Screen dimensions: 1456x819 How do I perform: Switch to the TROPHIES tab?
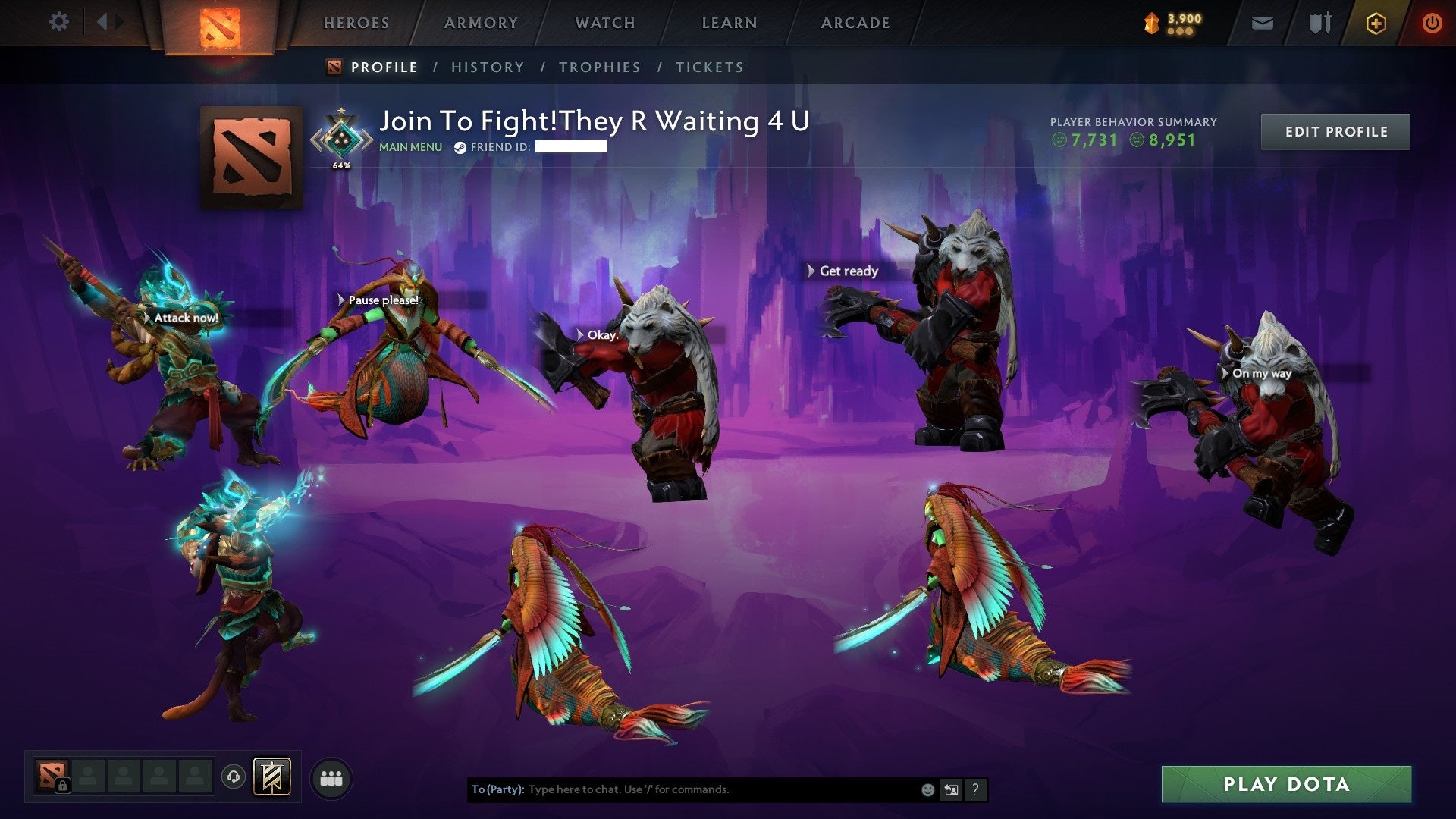600,67
